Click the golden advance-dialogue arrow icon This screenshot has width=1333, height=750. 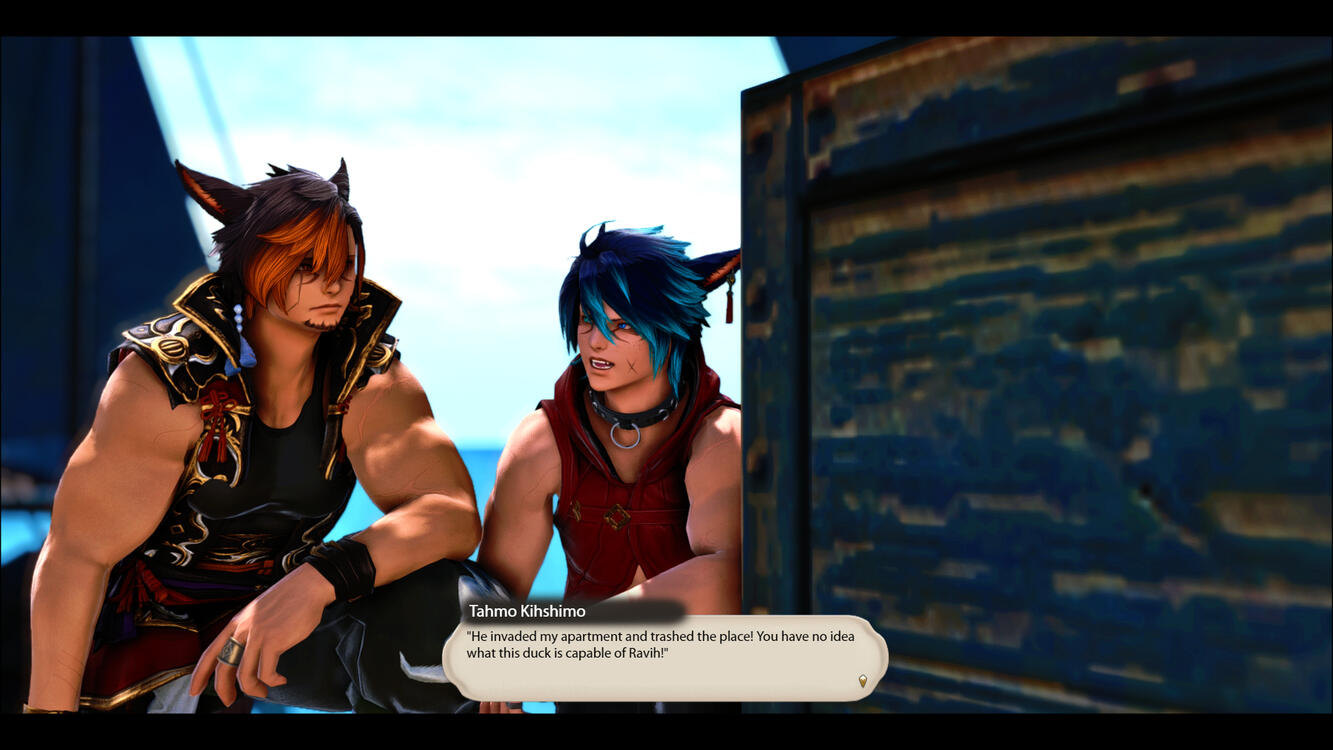862,681
